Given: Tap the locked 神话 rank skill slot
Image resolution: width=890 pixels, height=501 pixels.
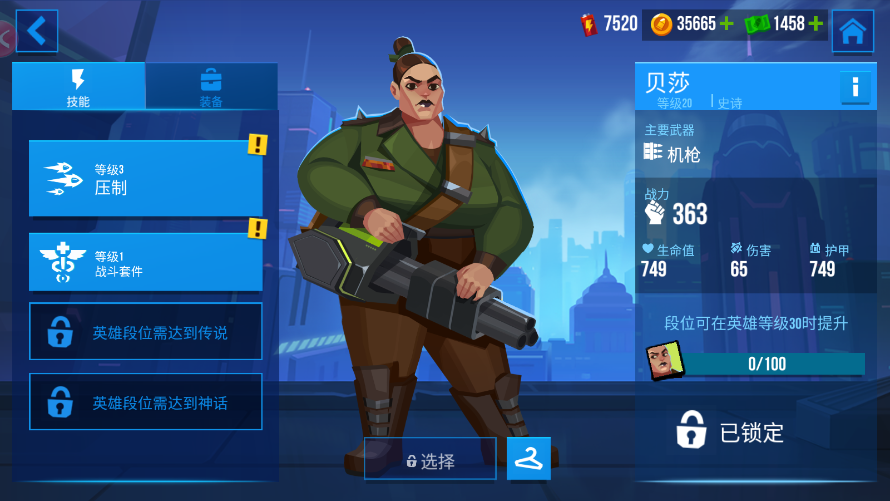Looking at the screenshot, I should coord(146,402).
